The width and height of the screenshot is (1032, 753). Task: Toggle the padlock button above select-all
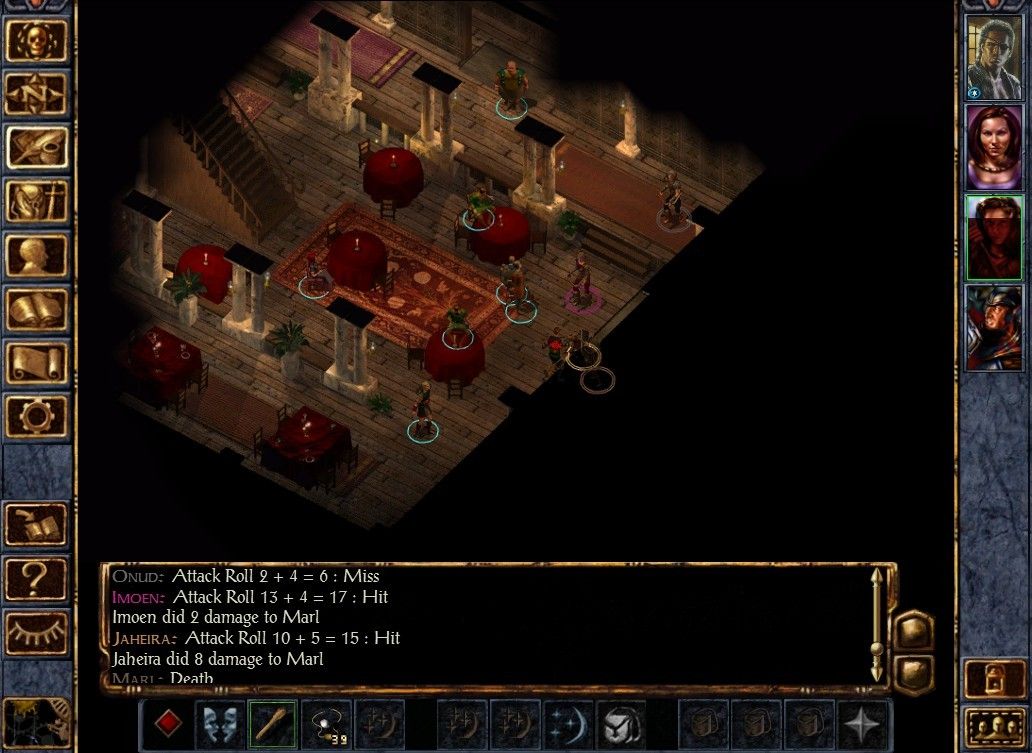coord(993,679)
